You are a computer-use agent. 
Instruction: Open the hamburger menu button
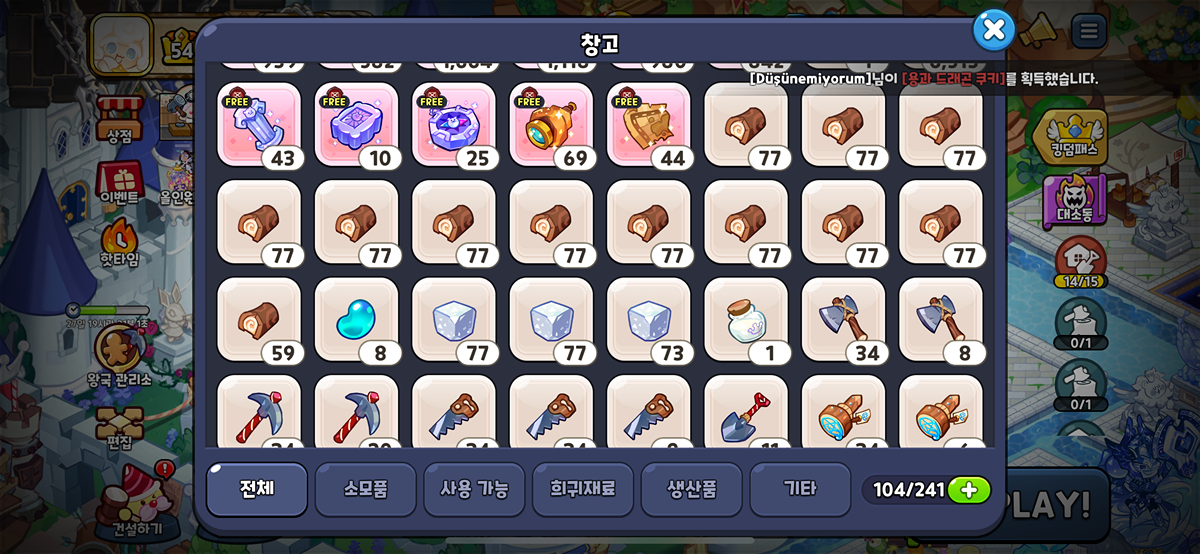tap(1089, 32)
